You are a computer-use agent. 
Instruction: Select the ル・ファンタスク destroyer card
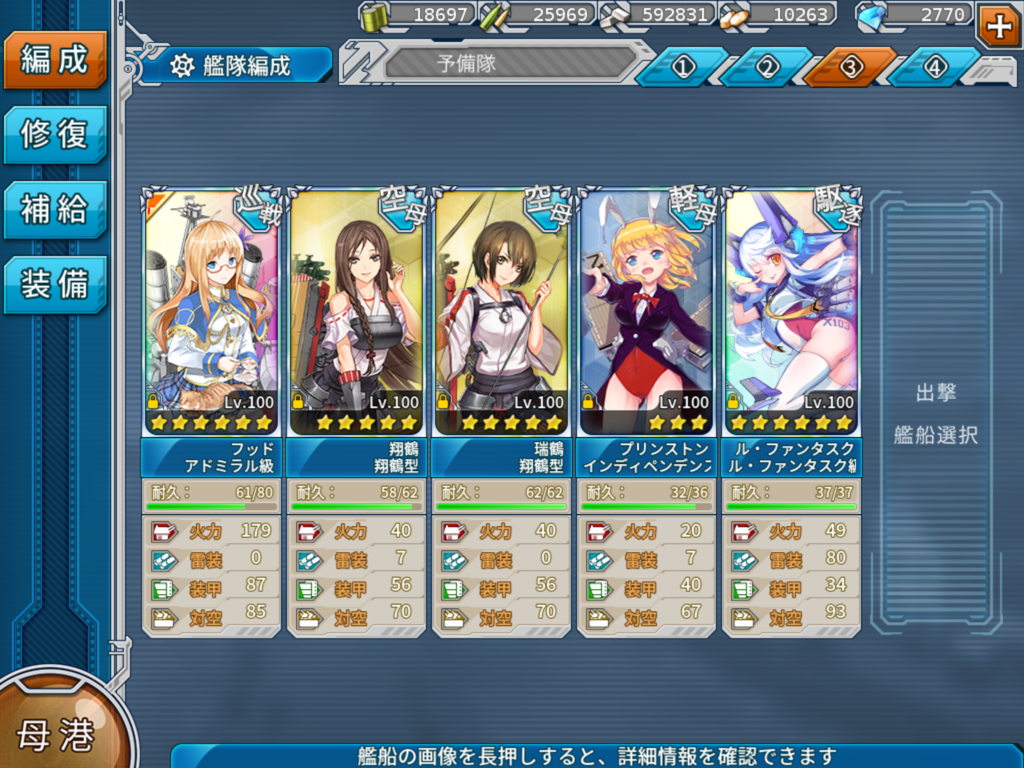[x=791, y=312]
